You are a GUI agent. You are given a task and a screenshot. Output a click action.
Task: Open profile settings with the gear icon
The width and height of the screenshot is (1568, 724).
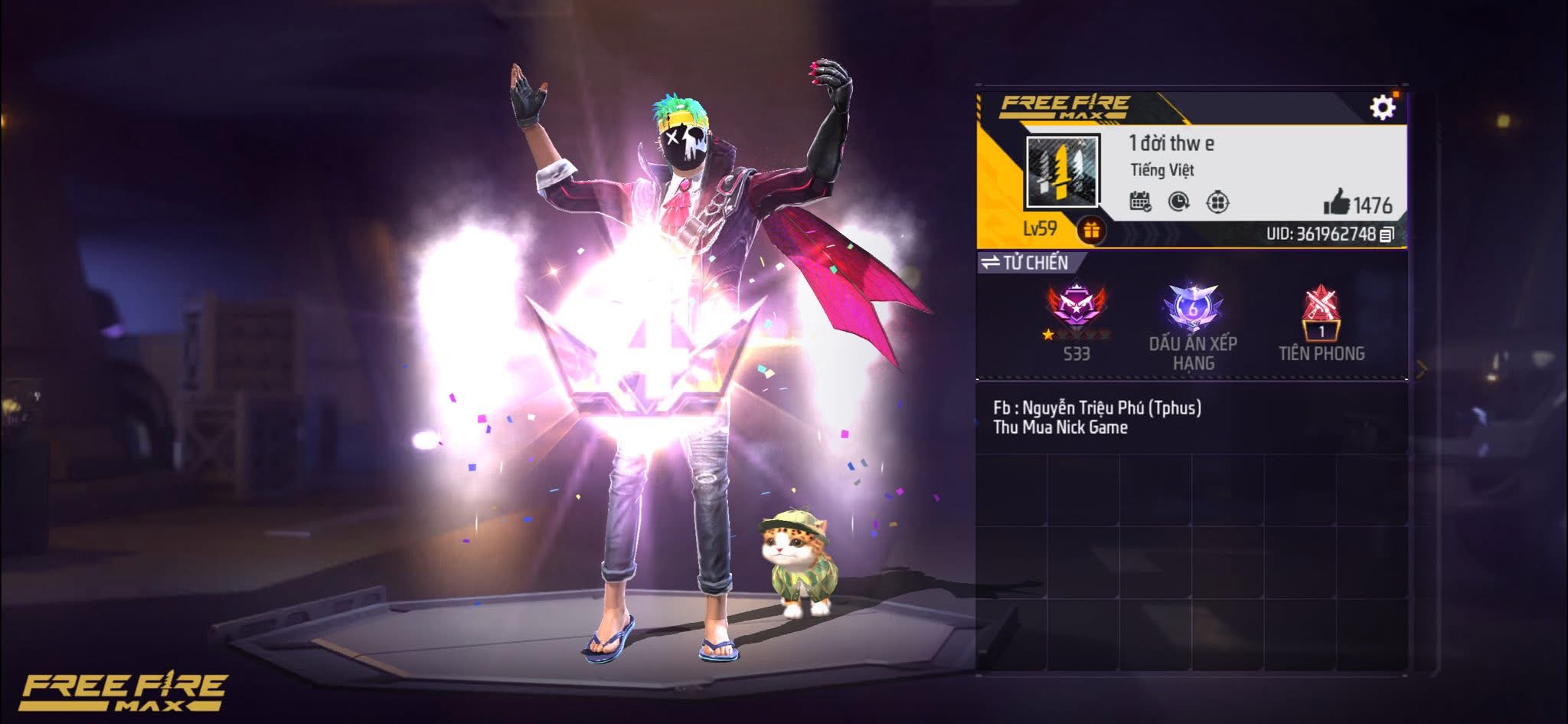pyautogui.click(x=1382, y=107)
